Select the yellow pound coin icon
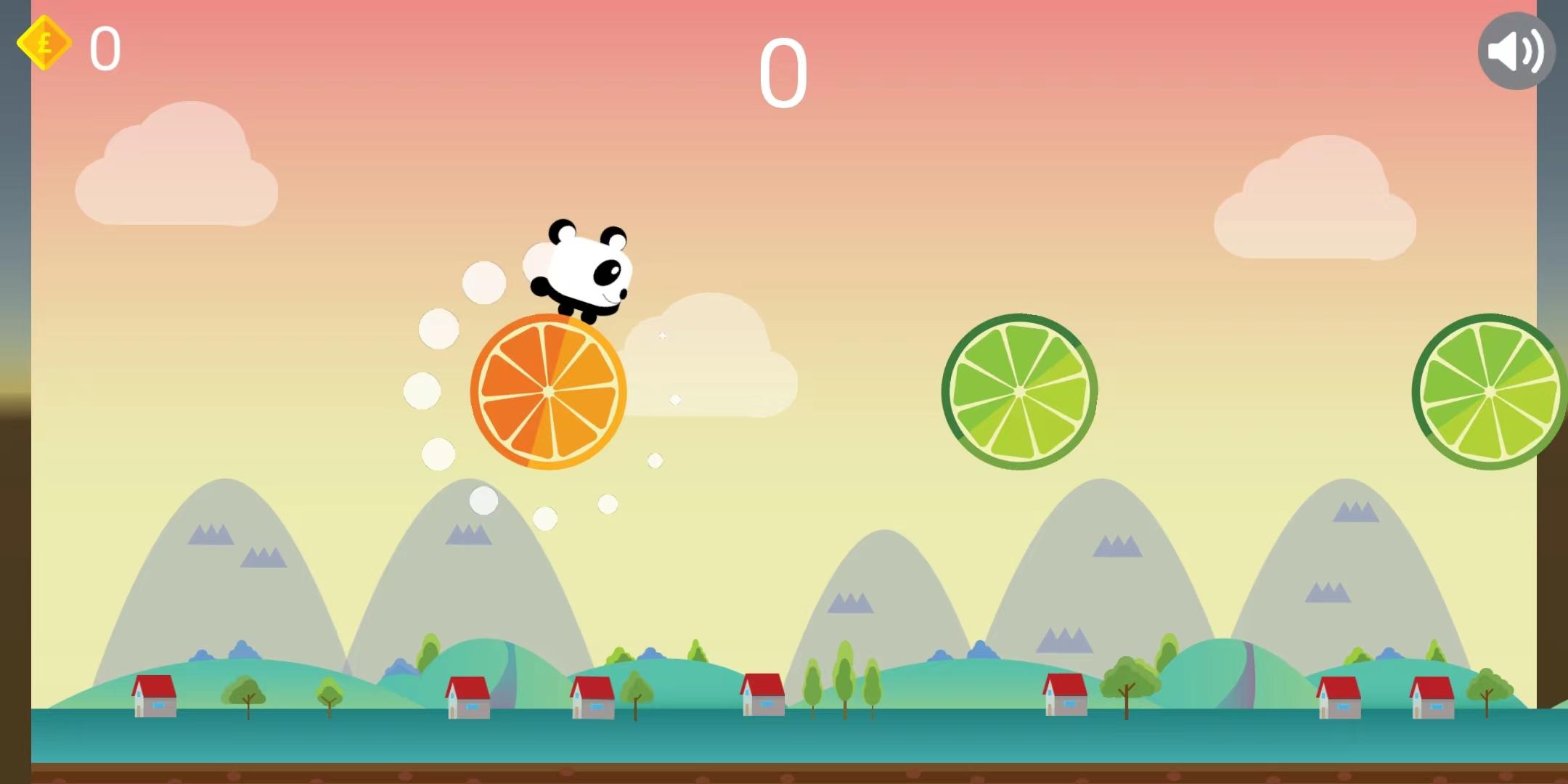The width and height of the screenshot is (1568, 784). [x=44, y=44]
